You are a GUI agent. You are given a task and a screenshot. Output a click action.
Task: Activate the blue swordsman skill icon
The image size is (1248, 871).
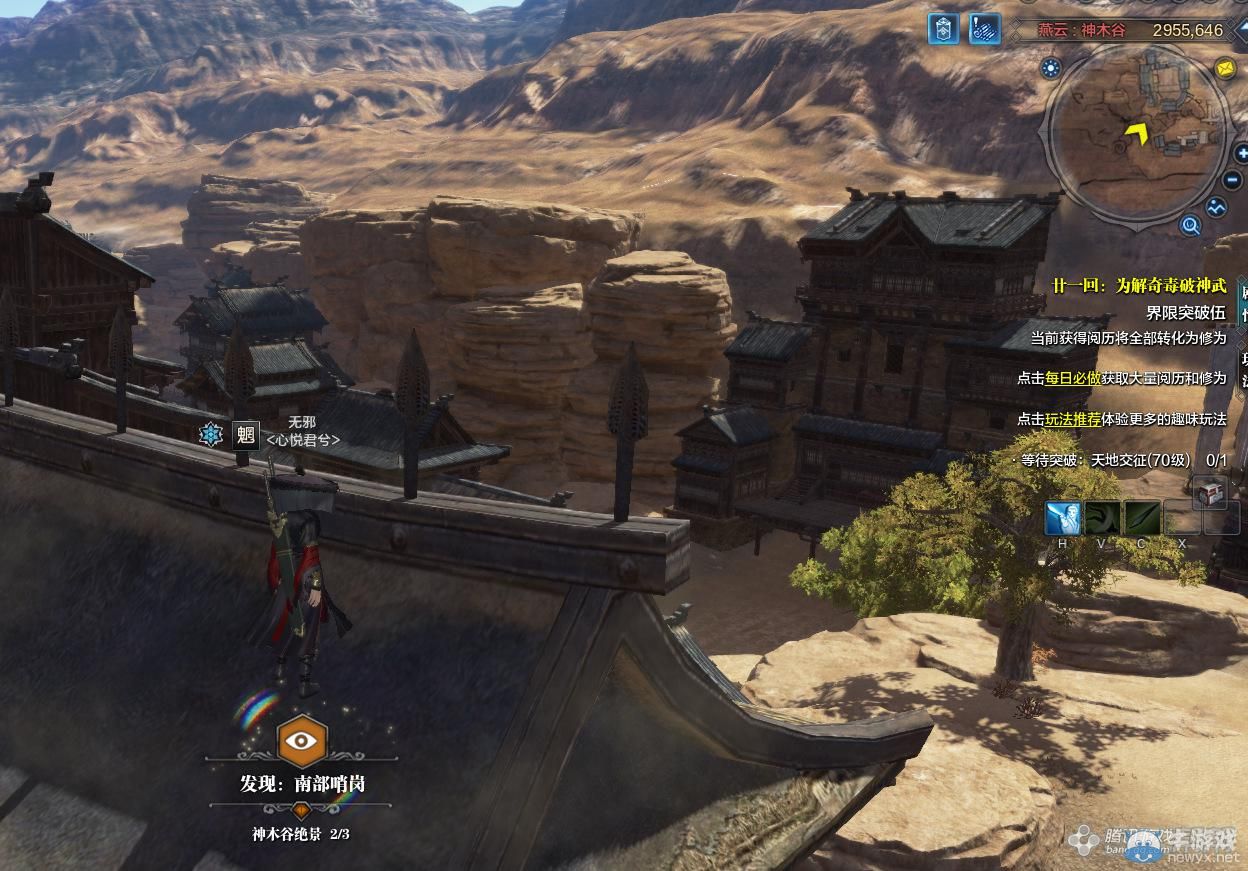pos(1062,519)
